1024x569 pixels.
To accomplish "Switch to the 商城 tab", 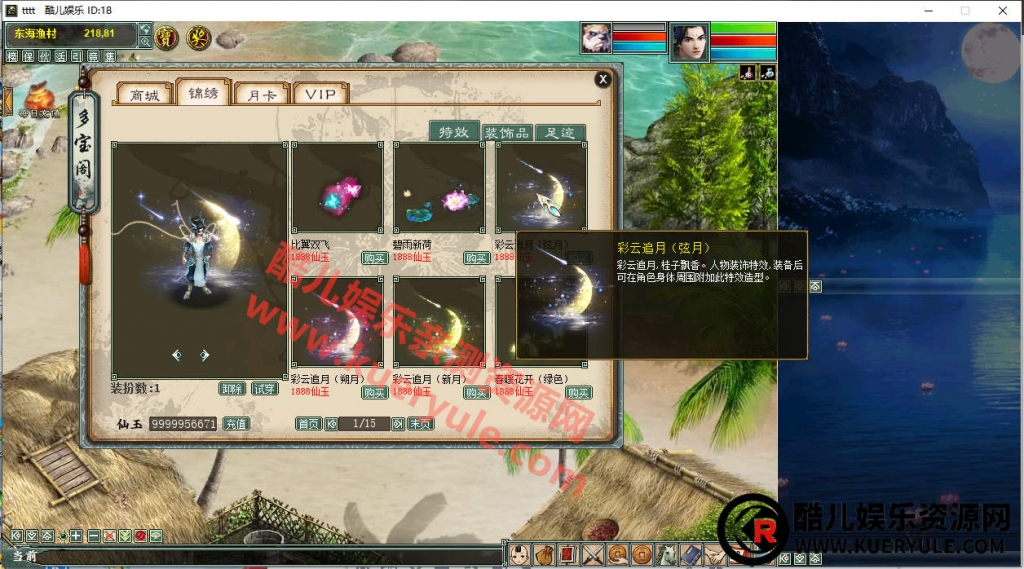I will click(x=144, y=95).
